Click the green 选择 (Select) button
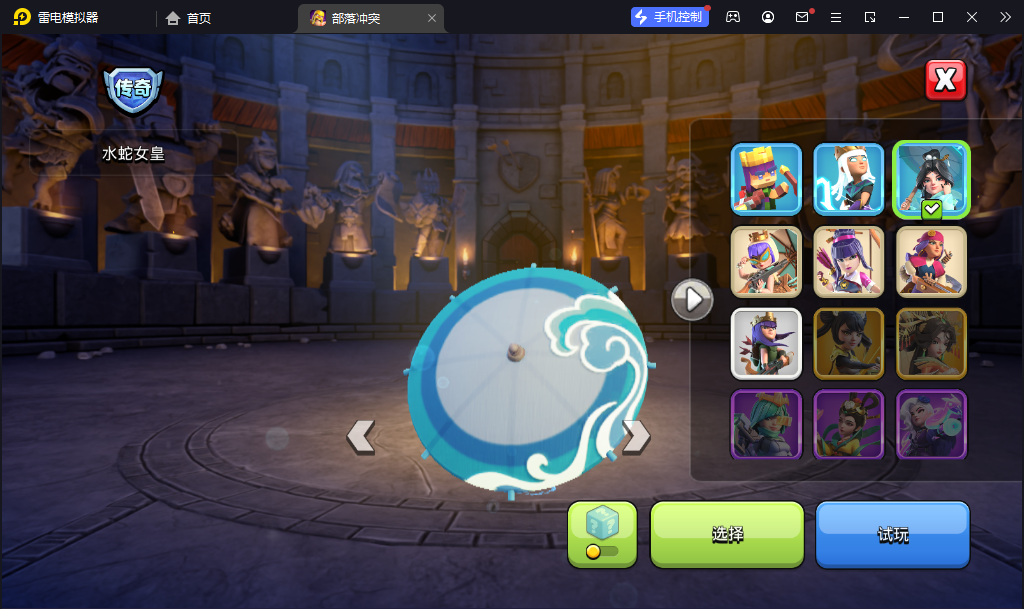This screenshot has height=609, width=1024. click(727, 534)
